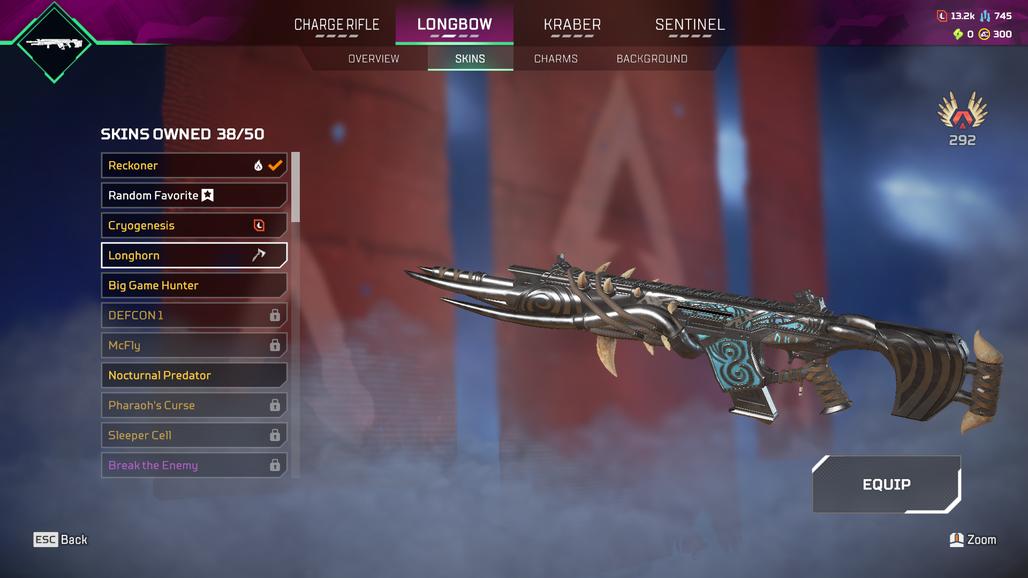Viewport: 1028px width, 578px height.
Task: Show the Overview sub-tab
Action: pyautogui.click(x=373, y=59)
